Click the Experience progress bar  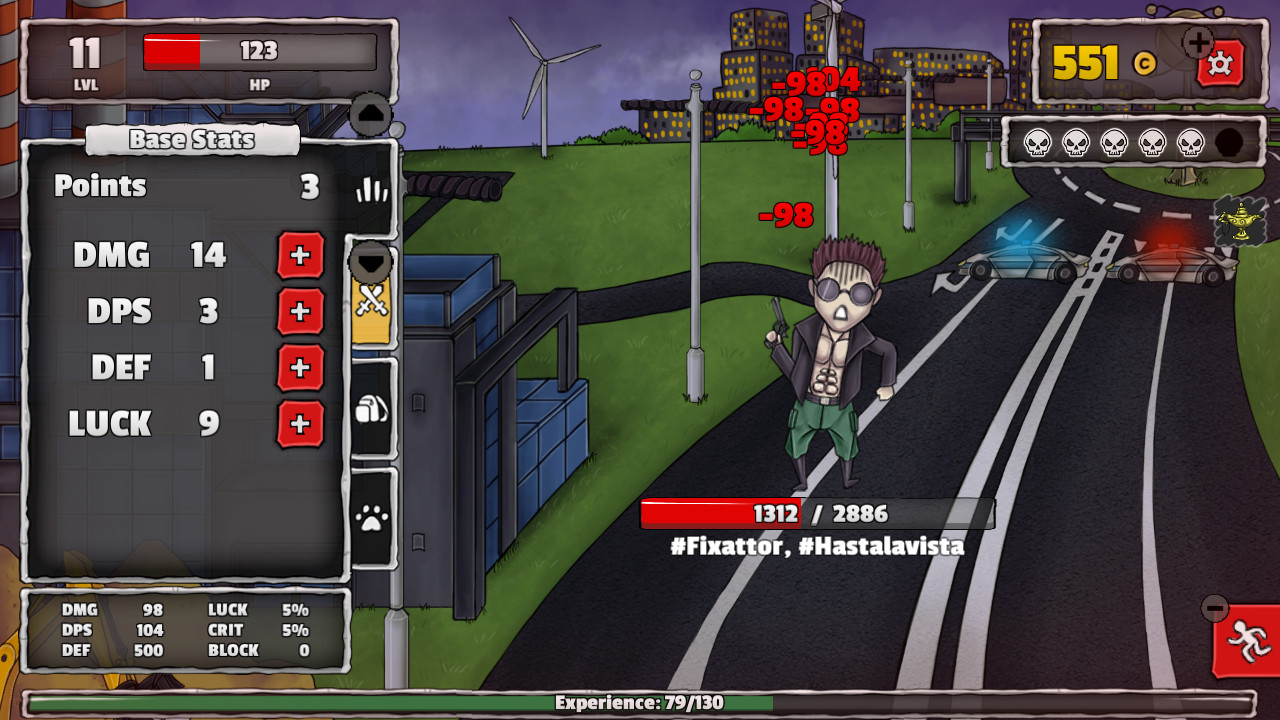pyautogui.click(x=640, y=701)
